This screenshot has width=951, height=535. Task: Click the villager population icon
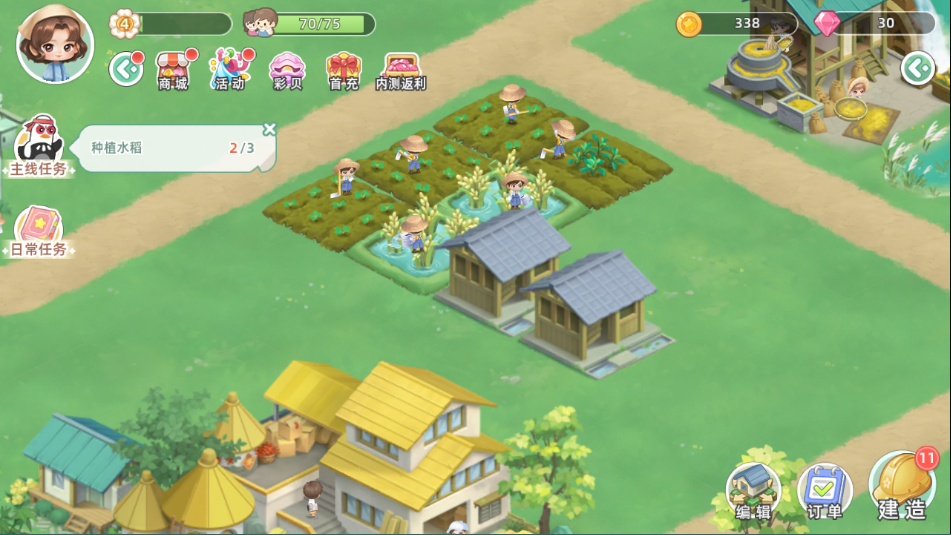tap(260, 23)
